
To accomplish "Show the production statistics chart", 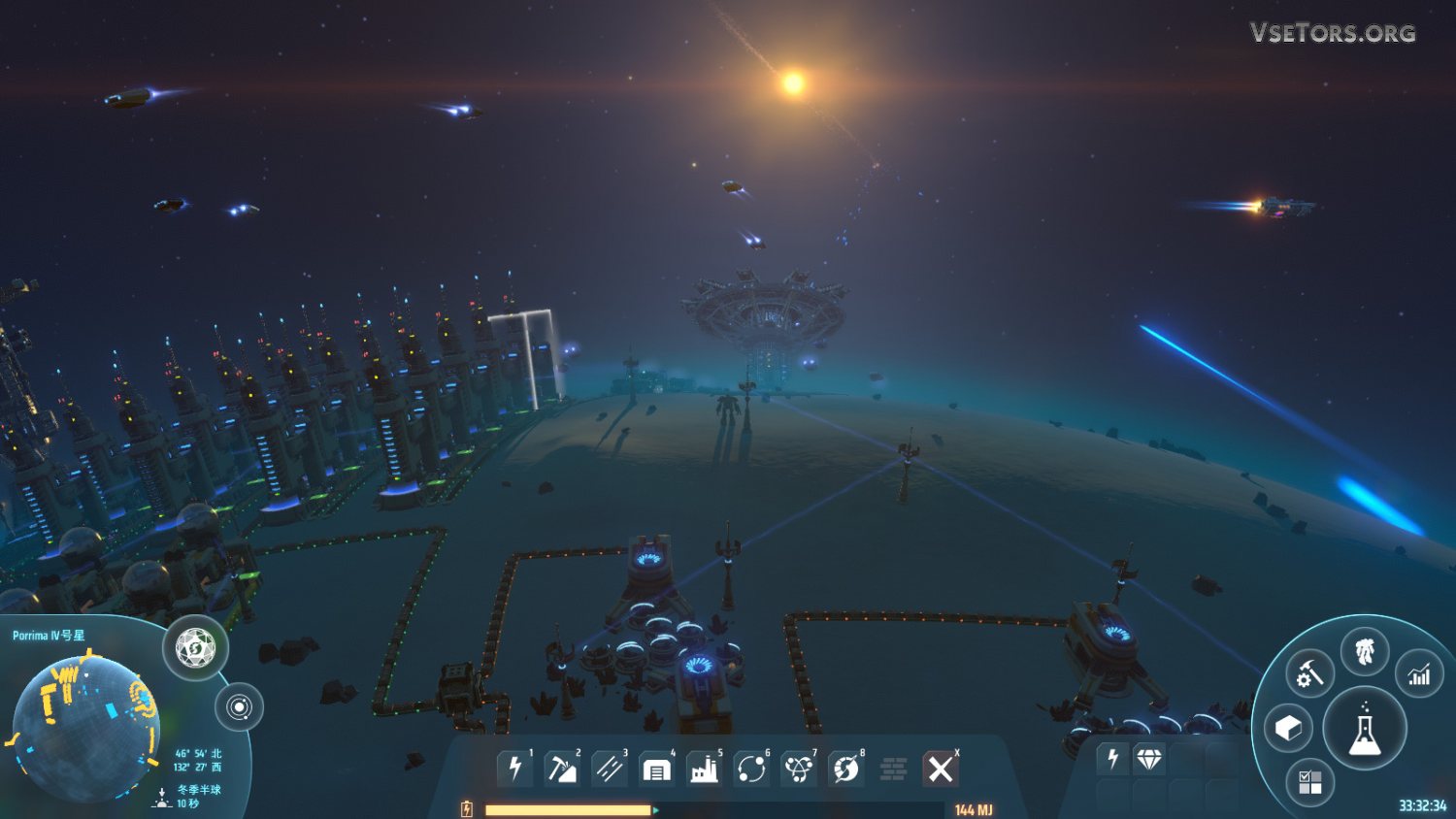I will [x=1419, y=674].
